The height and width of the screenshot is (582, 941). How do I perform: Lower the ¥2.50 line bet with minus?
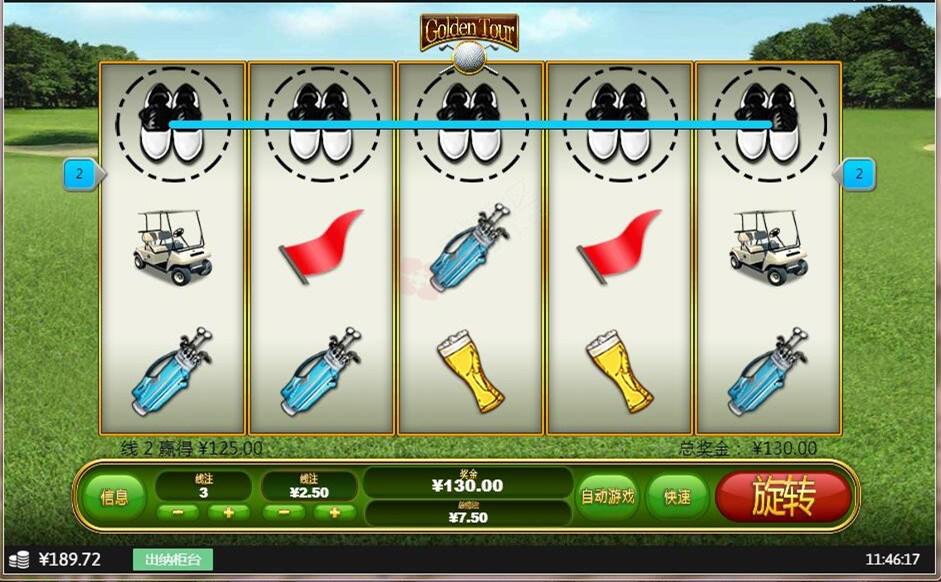(x=284, y=513)
